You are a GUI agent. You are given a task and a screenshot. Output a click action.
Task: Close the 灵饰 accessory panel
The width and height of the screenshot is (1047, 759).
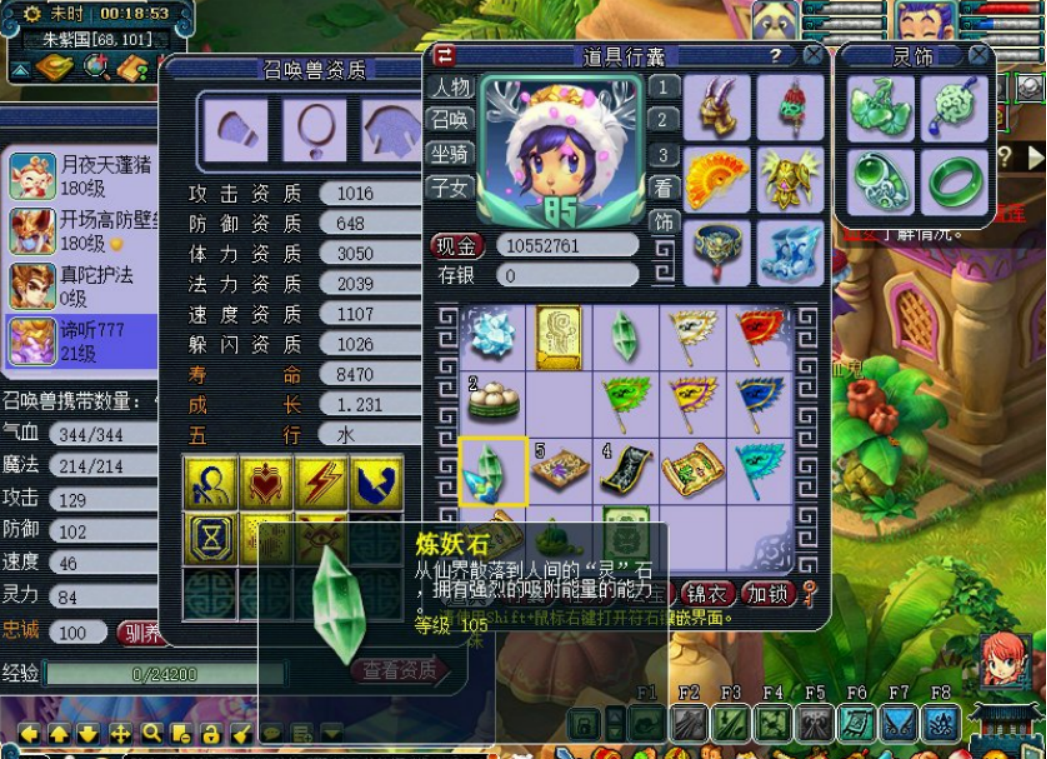click(x=979, y=55)
